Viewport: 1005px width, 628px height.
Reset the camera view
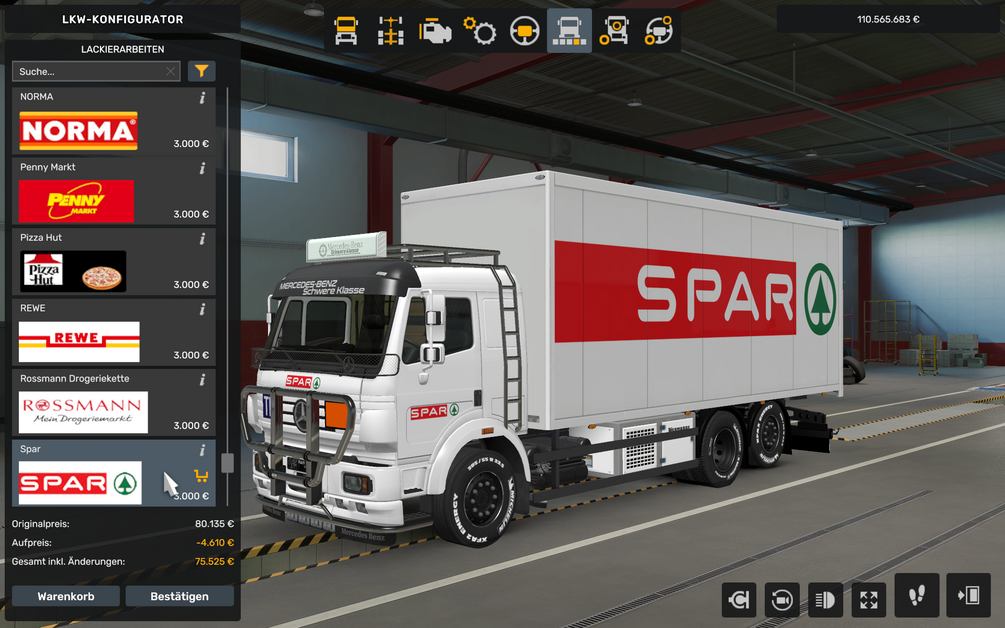click(780, 600)
